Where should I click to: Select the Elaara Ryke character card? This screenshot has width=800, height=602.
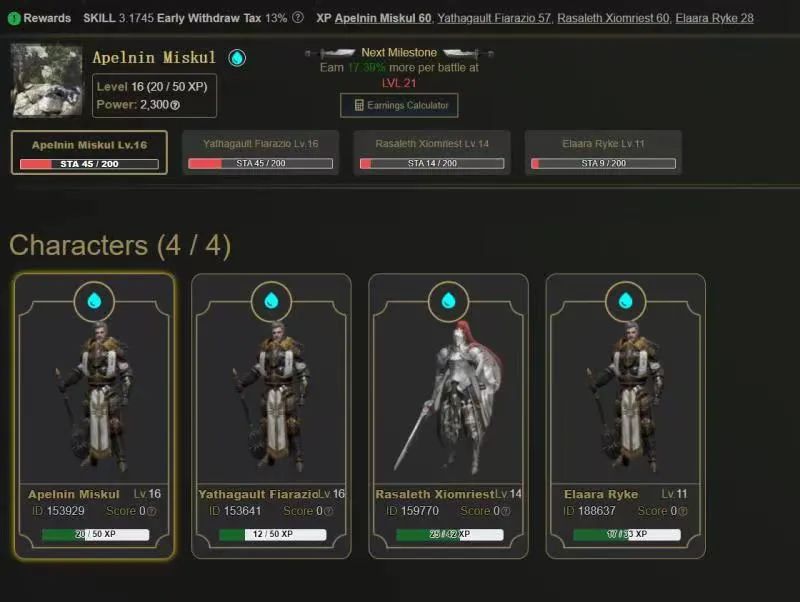tap(625, 415)
